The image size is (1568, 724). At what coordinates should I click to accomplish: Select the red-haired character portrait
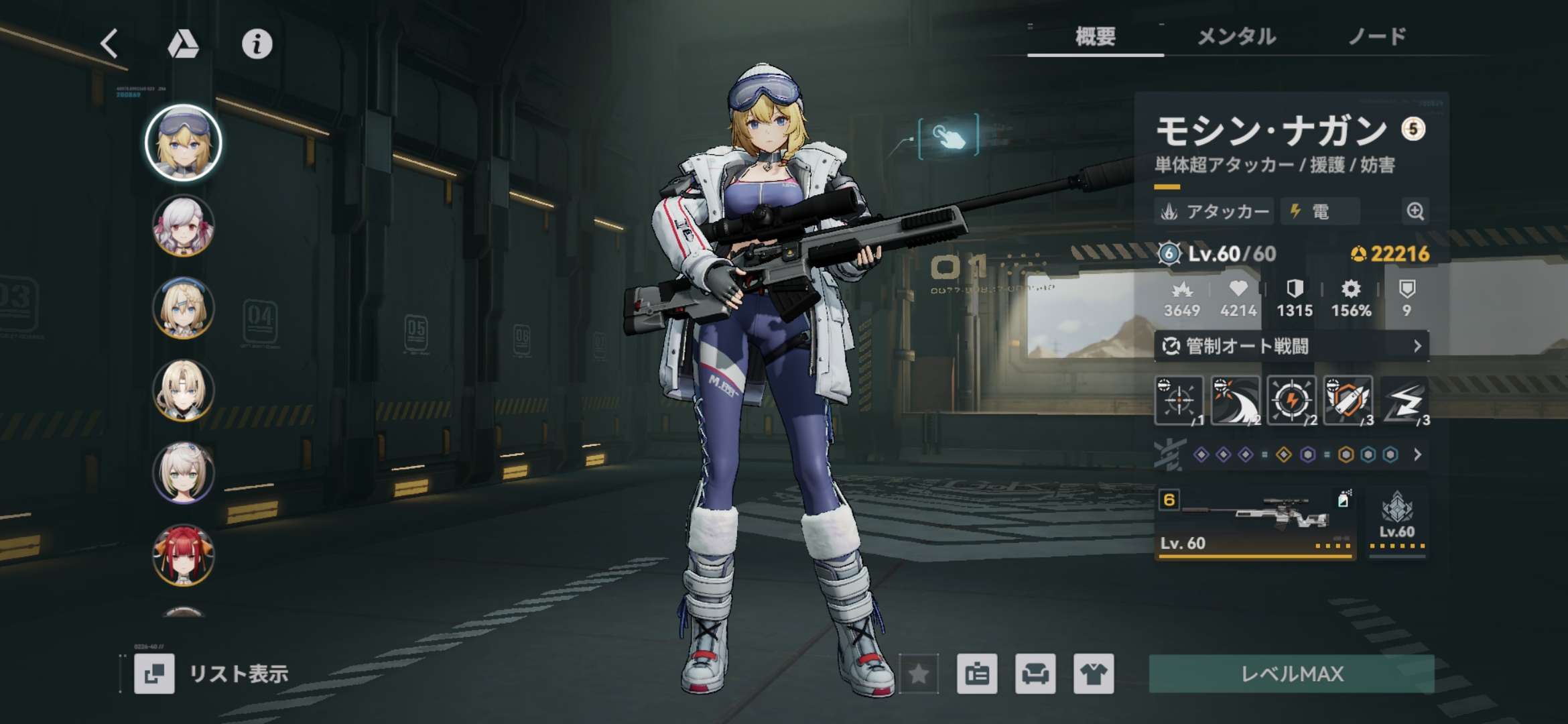click(x=183, y=555)
